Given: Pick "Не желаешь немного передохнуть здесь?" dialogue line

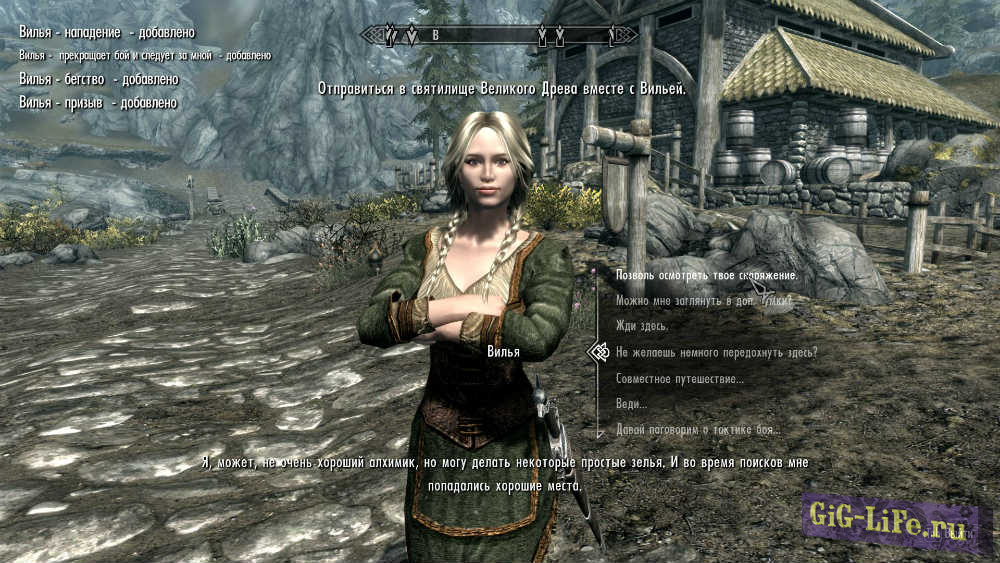Looking at the screenshot, I should pyautogui.click(x=716, y=352).
